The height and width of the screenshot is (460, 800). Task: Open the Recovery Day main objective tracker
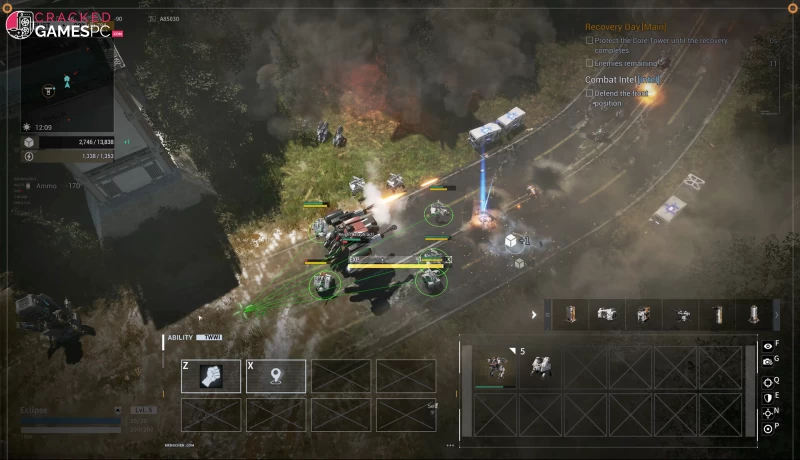[625, 26]
